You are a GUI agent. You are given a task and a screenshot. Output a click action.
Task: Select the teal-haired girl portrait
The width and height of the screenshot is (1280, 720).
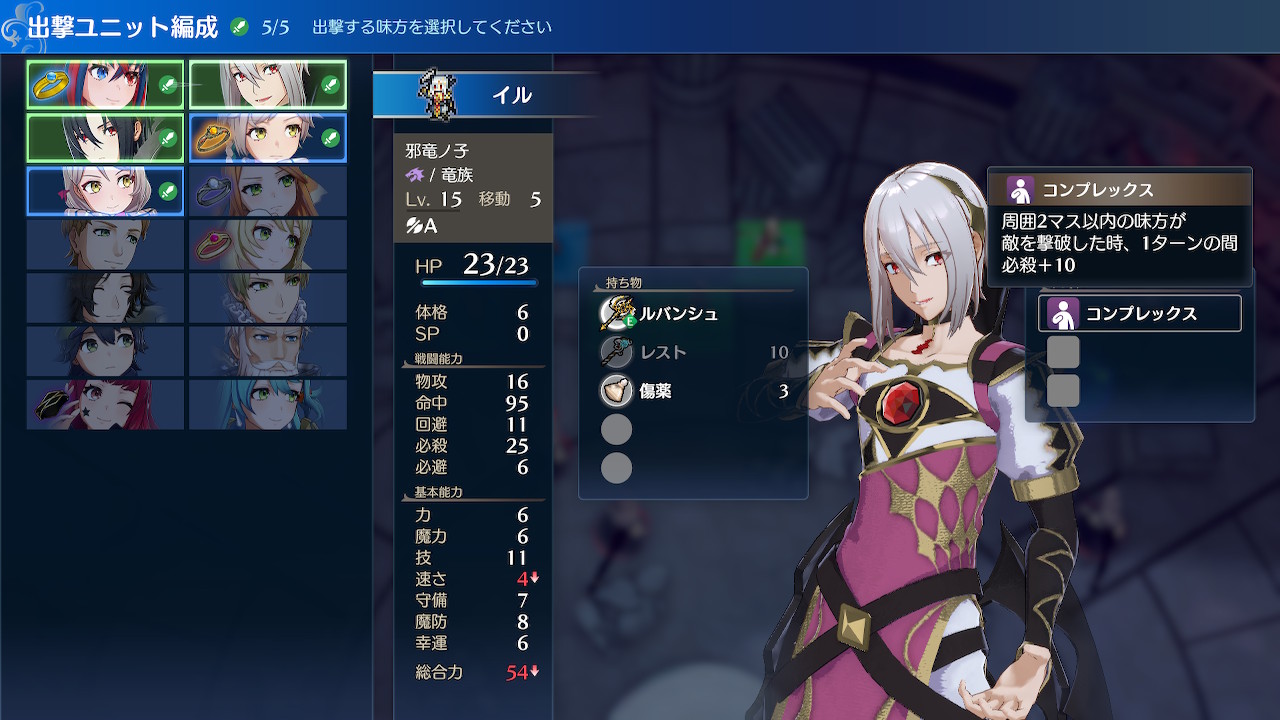267,404
